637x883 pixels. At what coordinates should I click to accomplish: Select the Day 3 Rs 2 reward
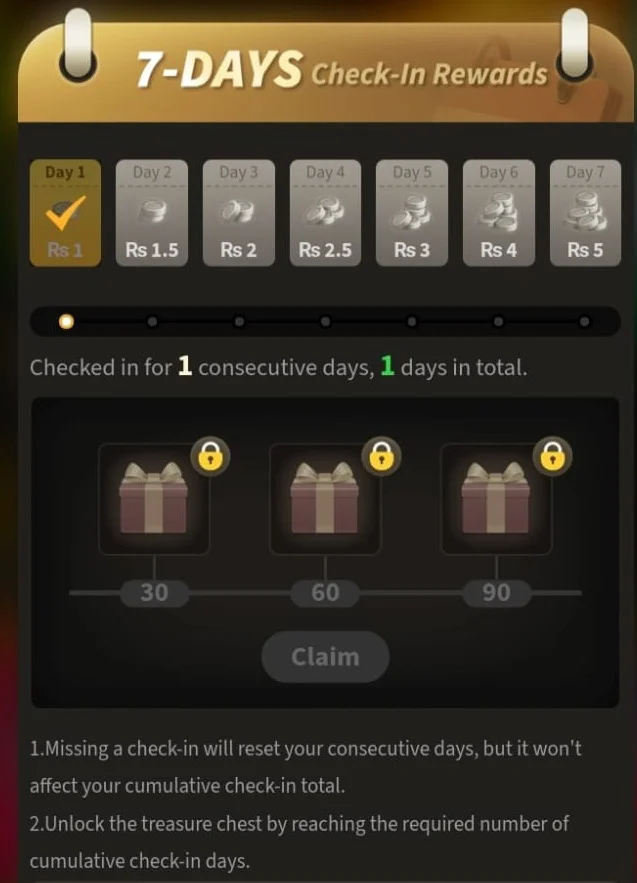[238, 213]
